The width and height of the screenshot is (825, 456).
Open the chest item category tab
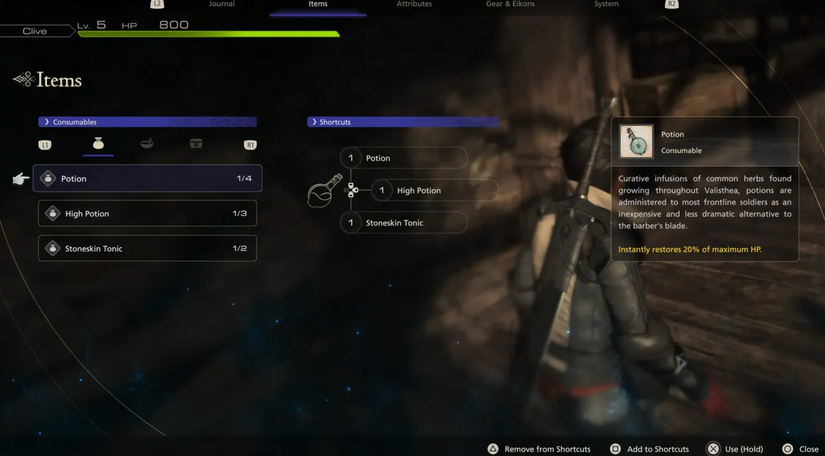196,144
